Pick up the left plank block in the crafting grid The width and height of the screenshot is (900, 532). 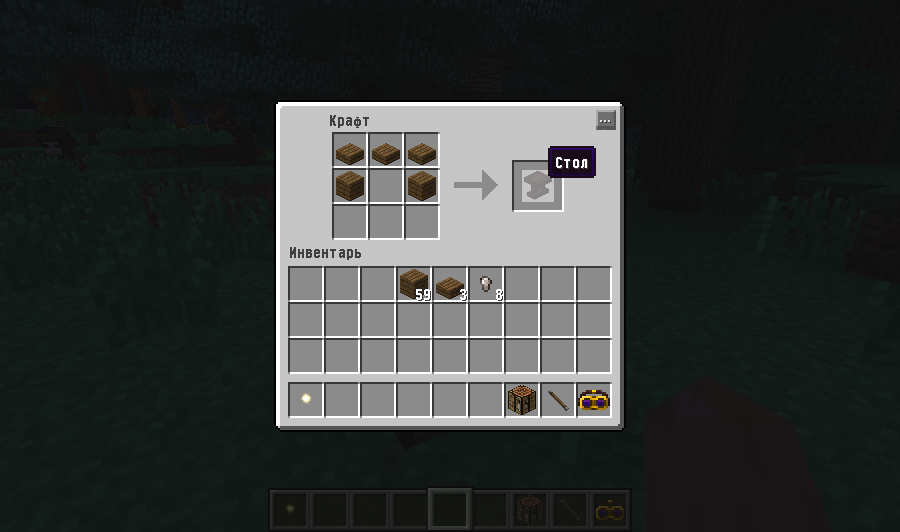pos(350,186)
